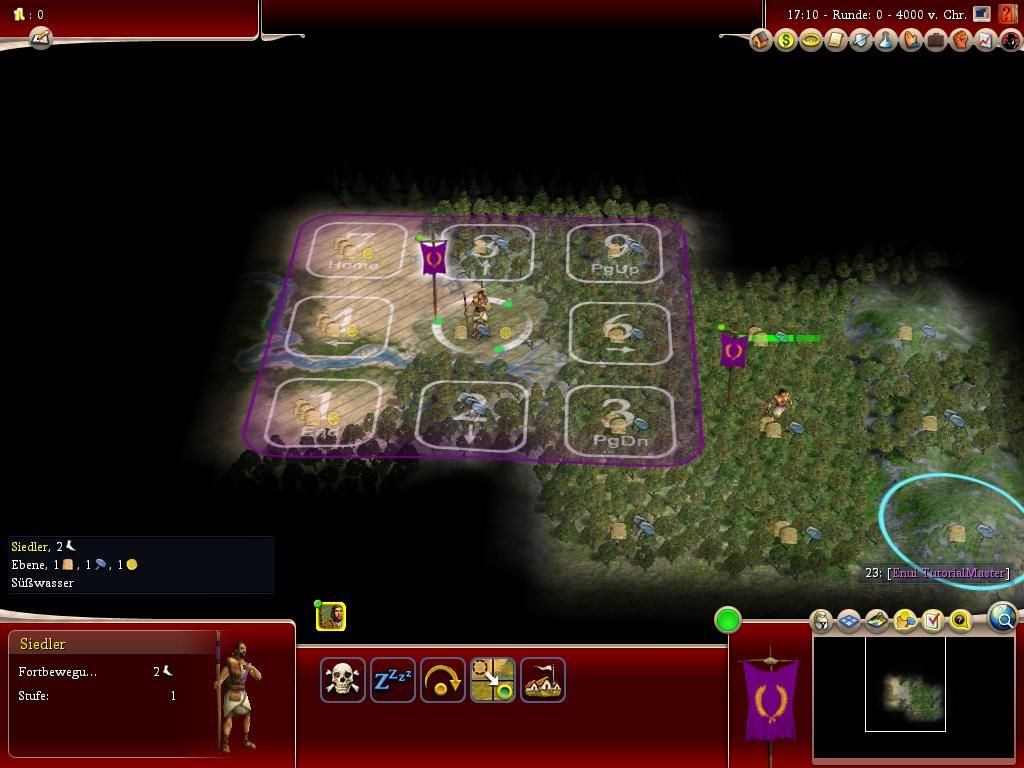1024x768 pixels.
Task: Open the domestic advisor house icon
Action: [x=761, y=41]
